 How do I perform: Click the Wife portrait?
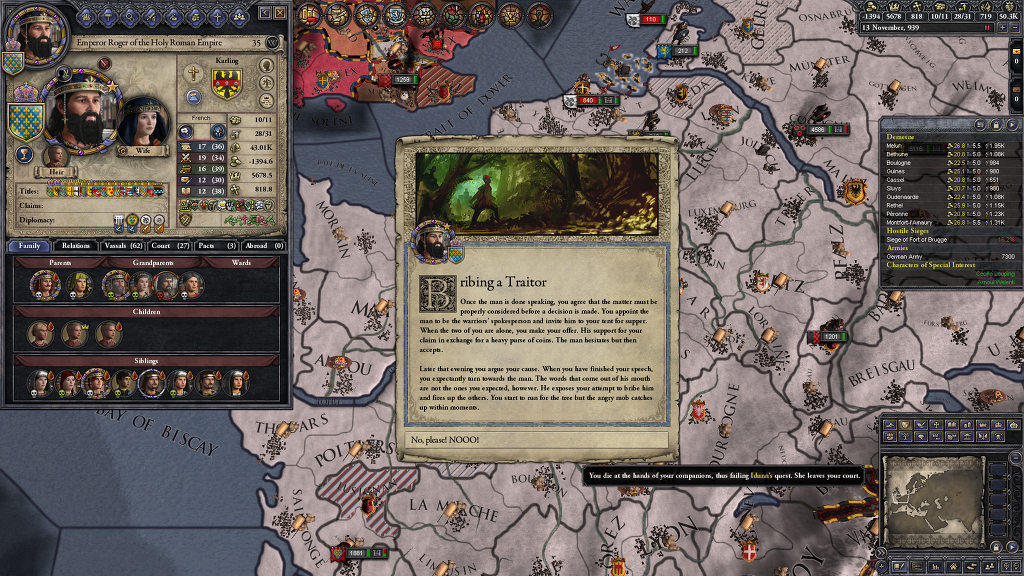point(144,124)
